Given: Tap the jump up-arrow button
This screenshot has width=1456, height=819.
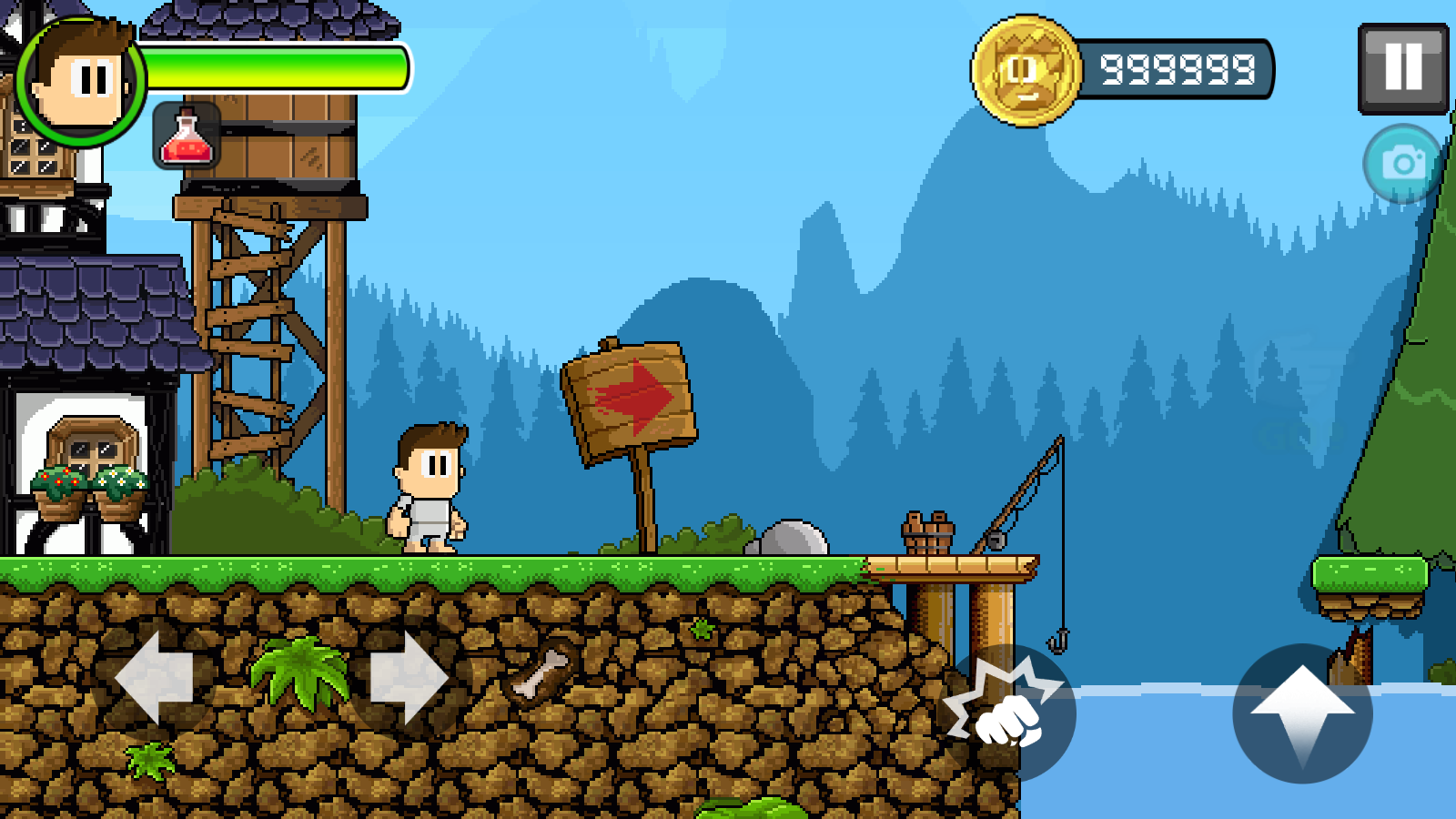Looking at the screenshot, I should (1301, 712).
